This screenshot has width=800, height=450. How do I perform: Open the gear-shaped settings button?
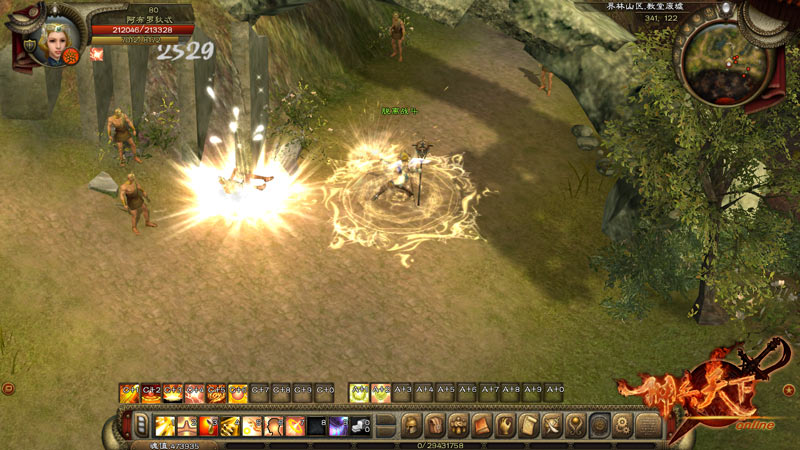click(622, 426)
